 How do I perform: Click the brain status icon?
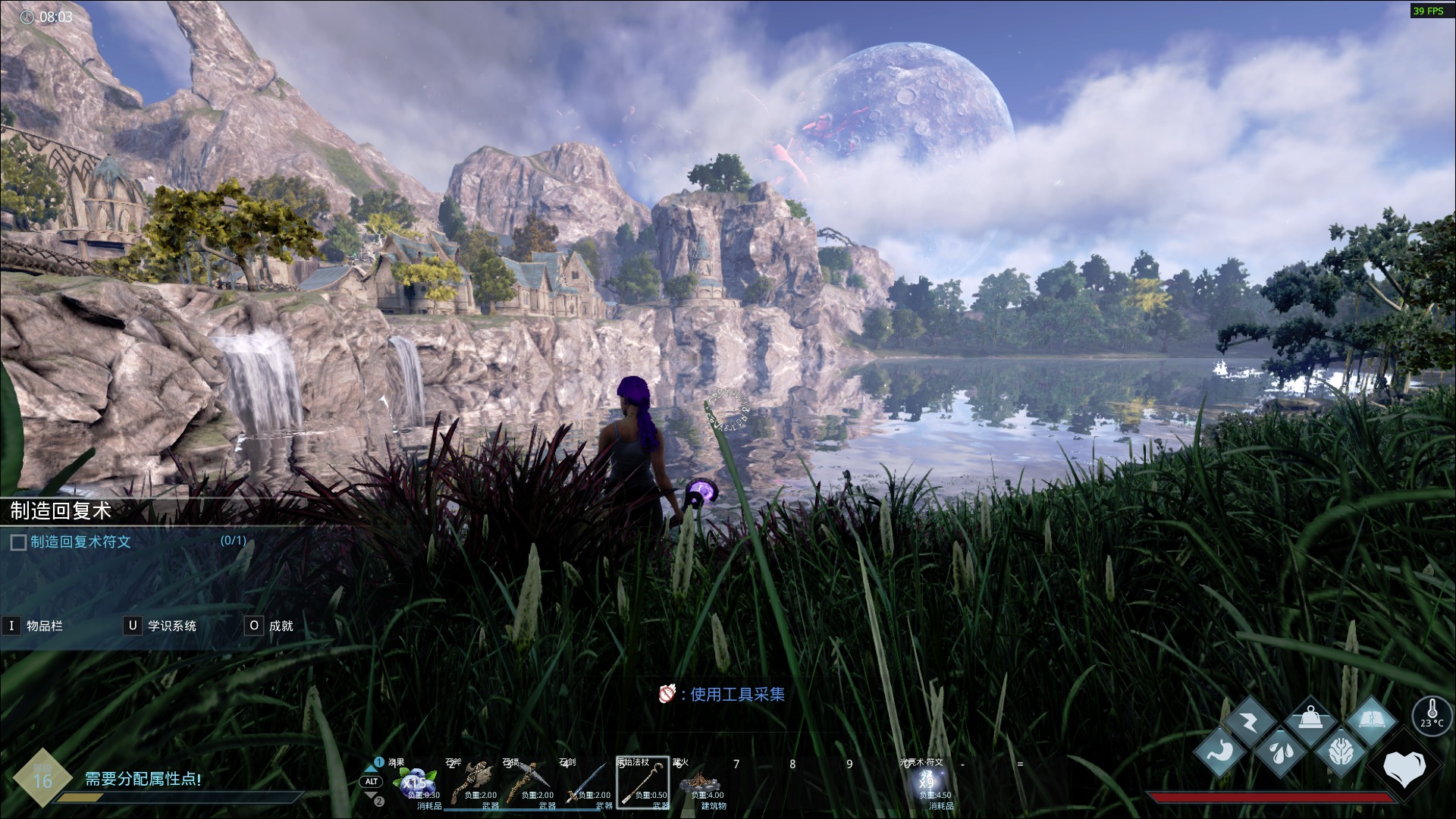(x=1341, y=752)
